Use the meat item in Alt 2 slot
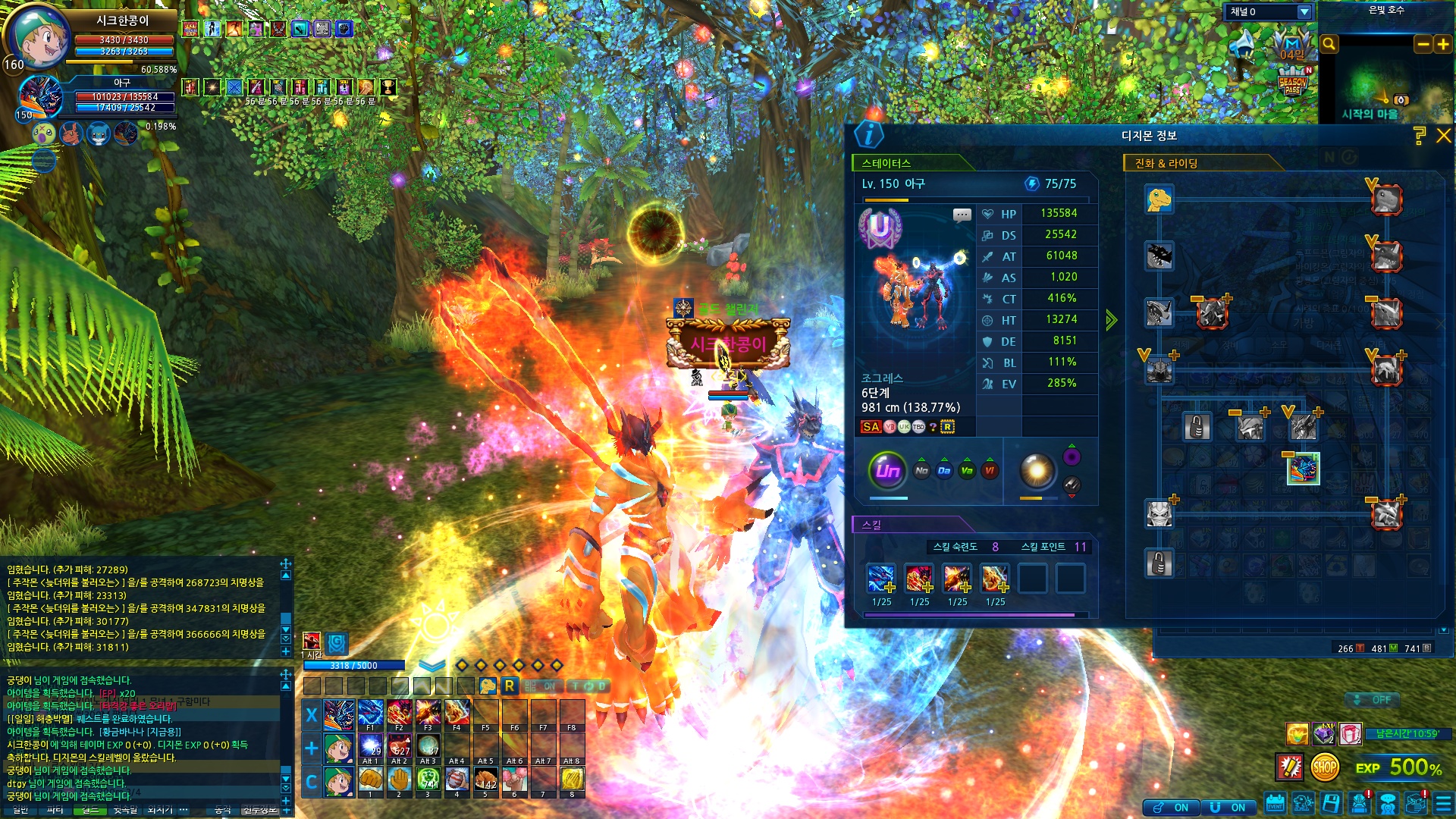The height and width of the screenshot is (819, 1456). tap(400, 745)
